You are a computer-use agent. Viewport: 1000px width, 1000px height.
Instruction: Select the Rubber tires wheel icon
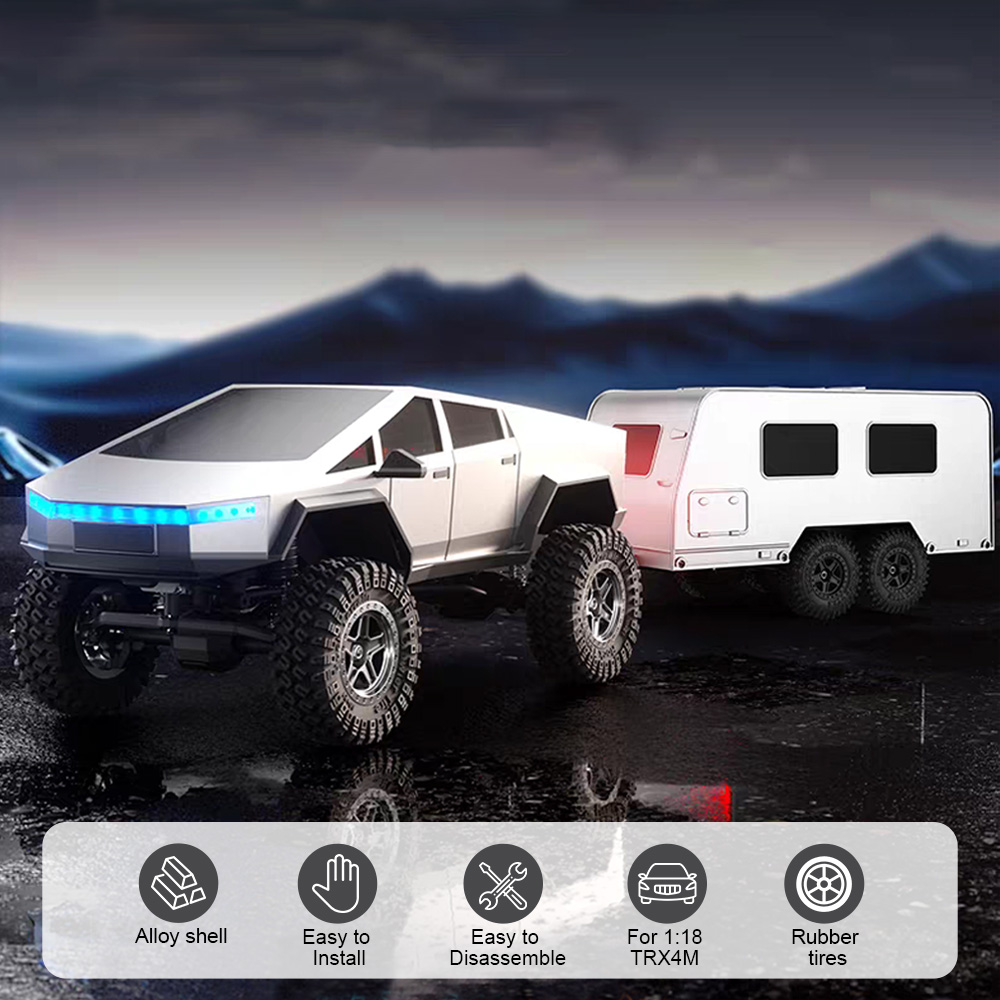point(824,884)
